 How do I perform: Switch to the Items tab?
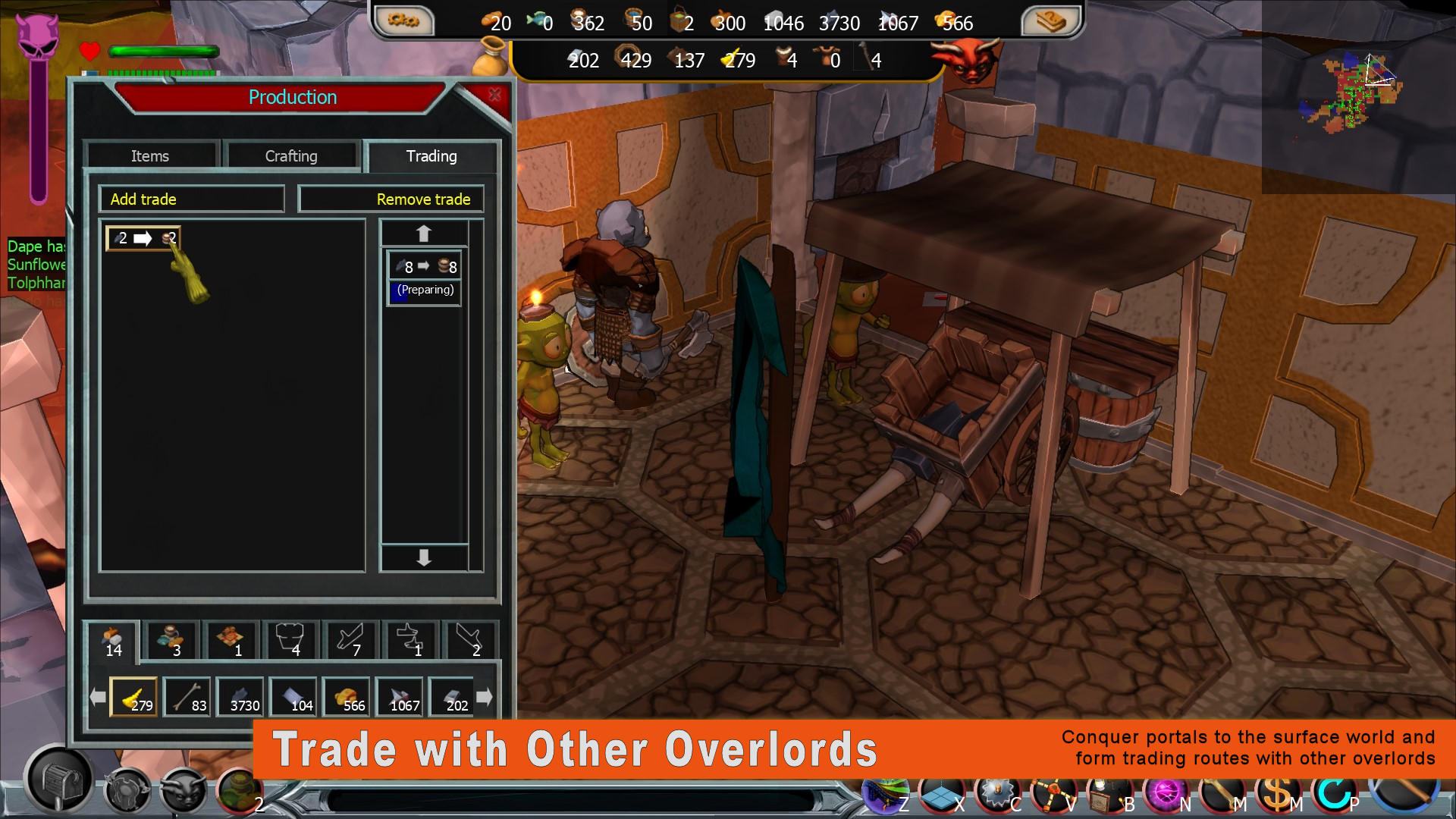(x=150, y=155)
